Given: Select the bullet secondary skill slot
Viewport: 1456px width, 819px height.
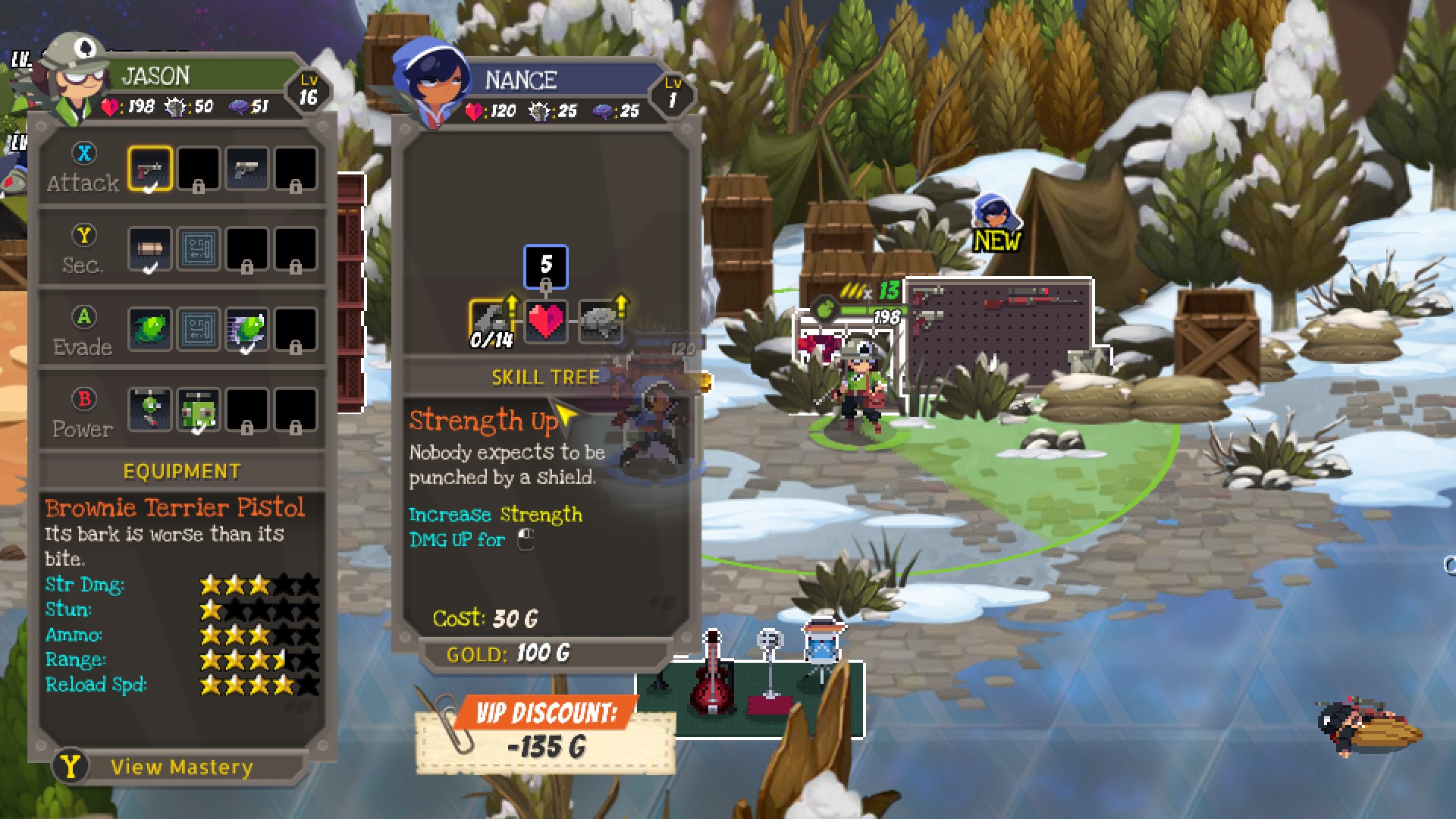Looking at the screenshot, I should tap(149, 249).
